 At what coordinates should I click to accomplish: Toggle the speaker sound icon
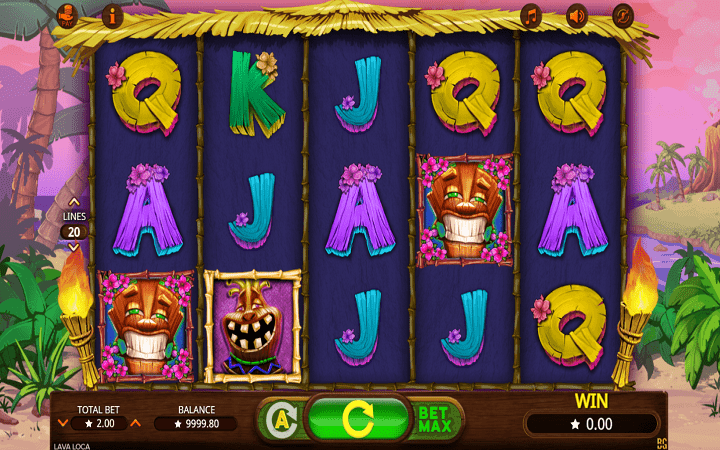point(577,15)
